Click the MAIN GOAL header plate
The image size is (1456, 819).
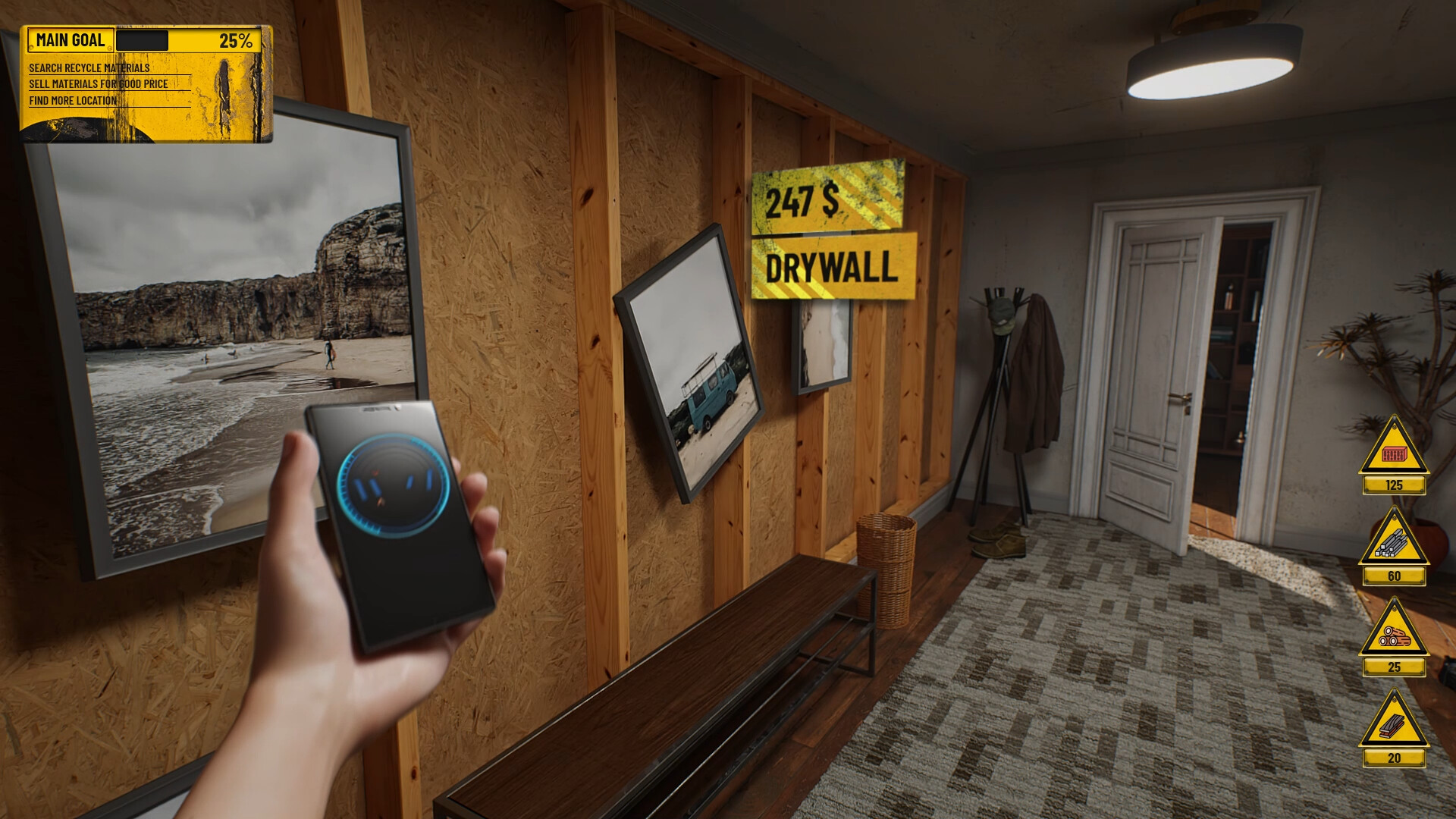pyautogui.click(x=72, y=39)
